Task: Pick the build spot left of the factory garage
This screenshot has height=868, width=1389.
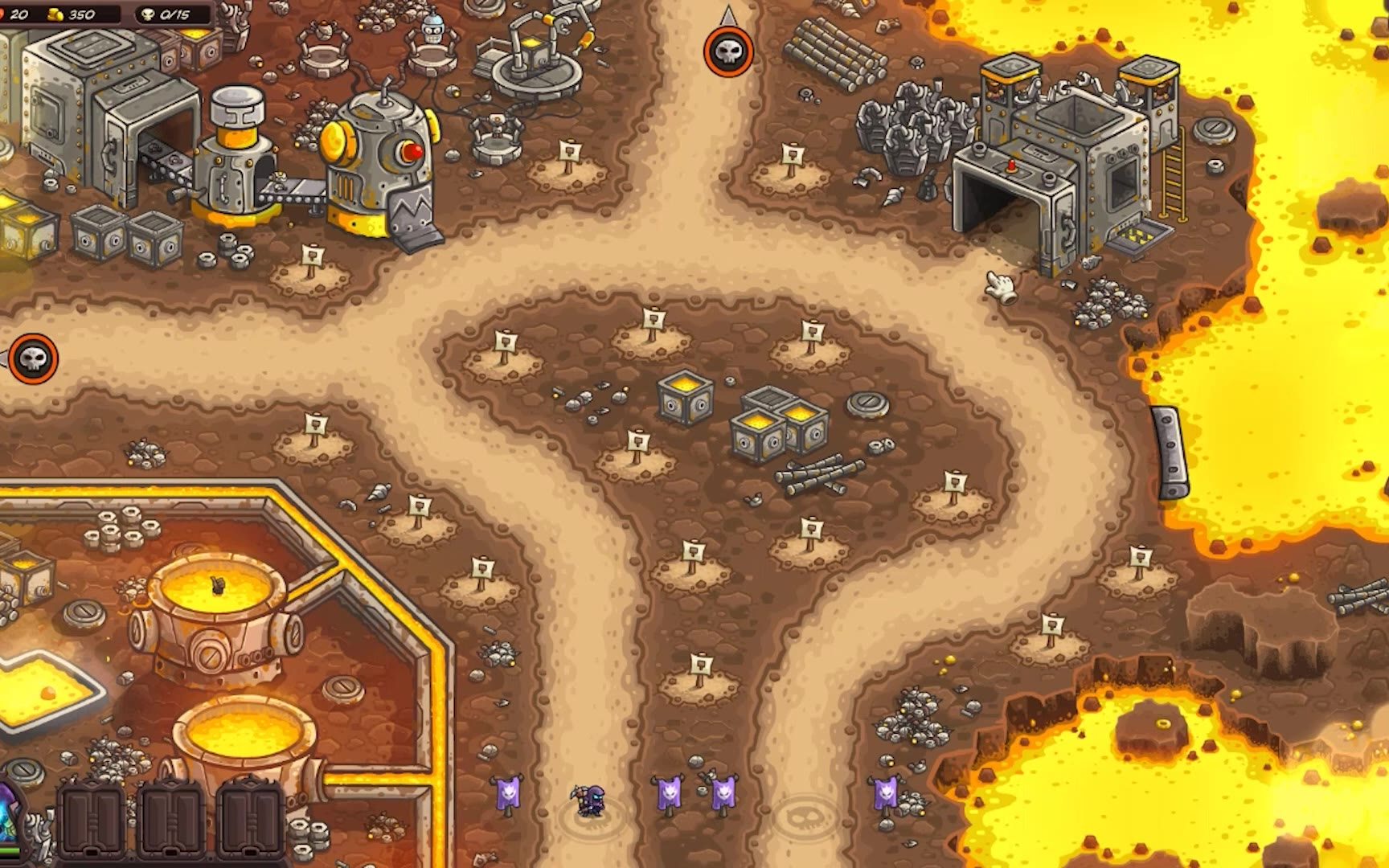Action: click(x=792, y=167)
